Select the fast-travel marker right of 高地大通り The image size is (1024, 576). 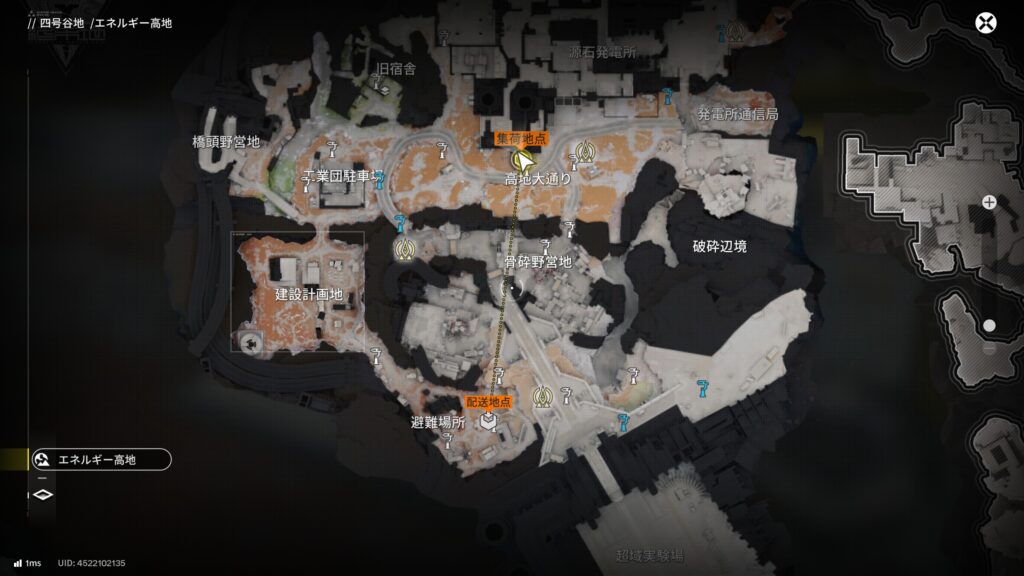tap(585, 153)
